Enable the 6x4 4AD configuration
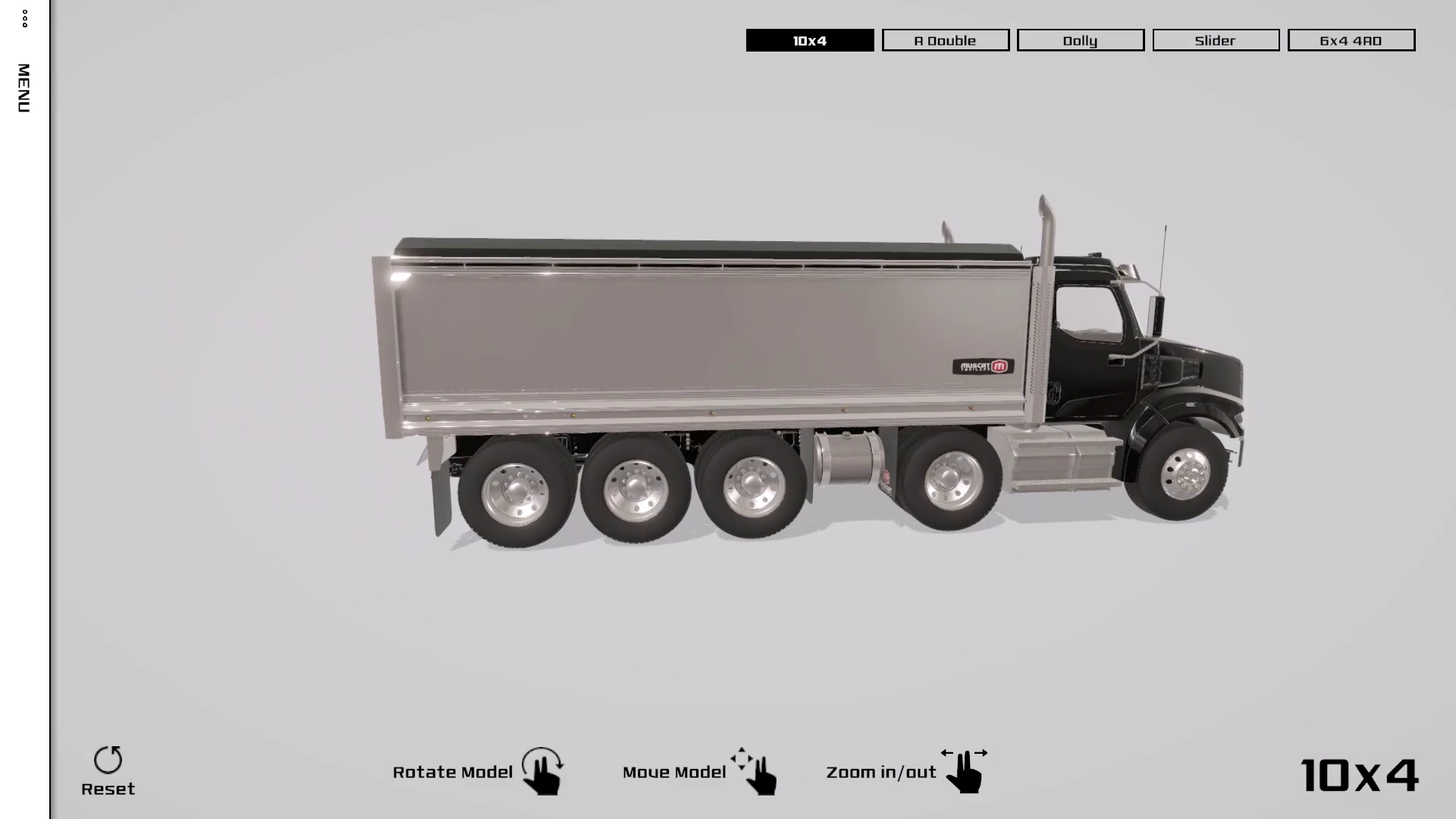The width and height of the screenshot is (1456, 819). coord(1351,40)
